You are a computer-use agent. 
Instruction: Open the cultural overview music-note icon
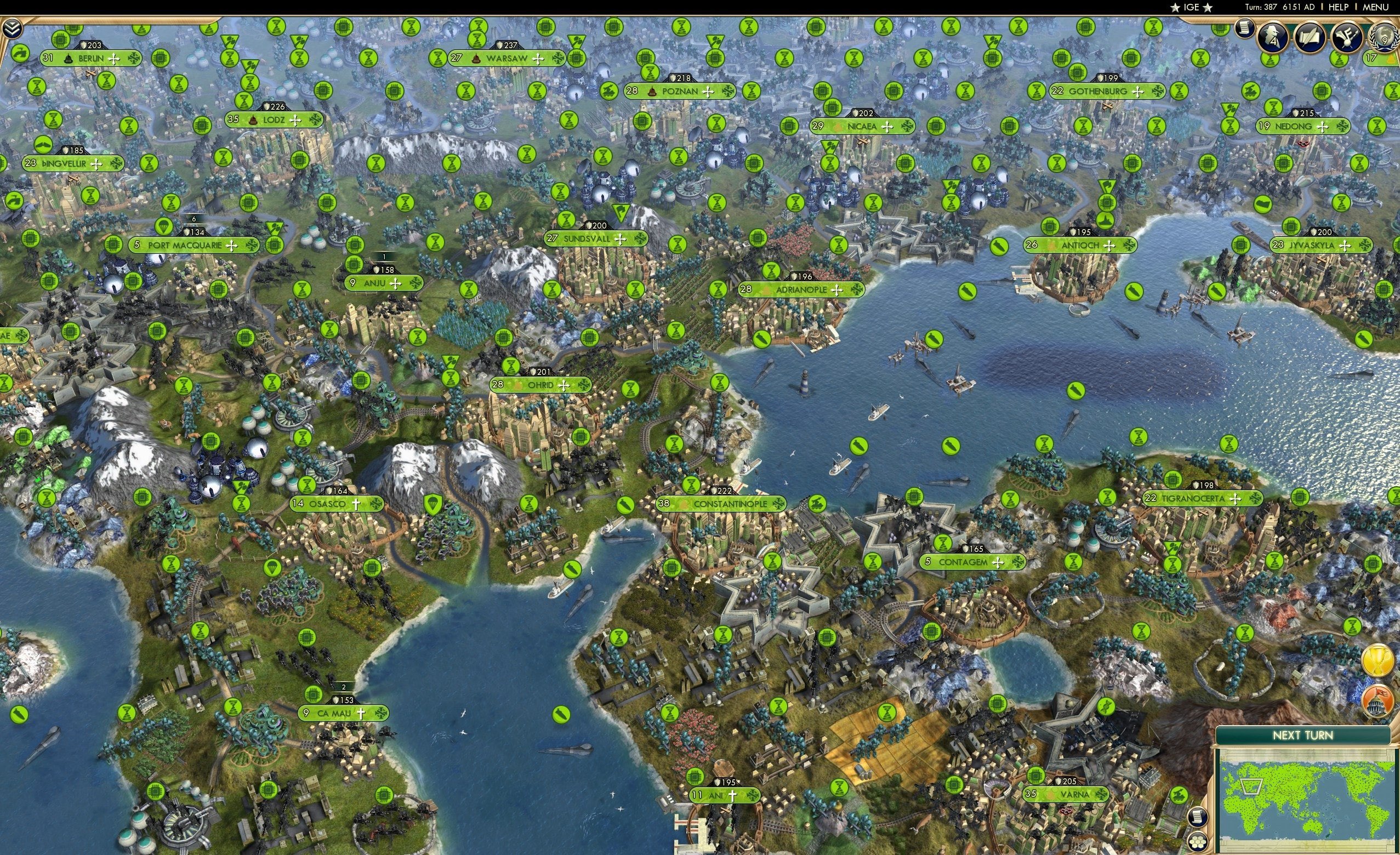[x=1348, y=37]
